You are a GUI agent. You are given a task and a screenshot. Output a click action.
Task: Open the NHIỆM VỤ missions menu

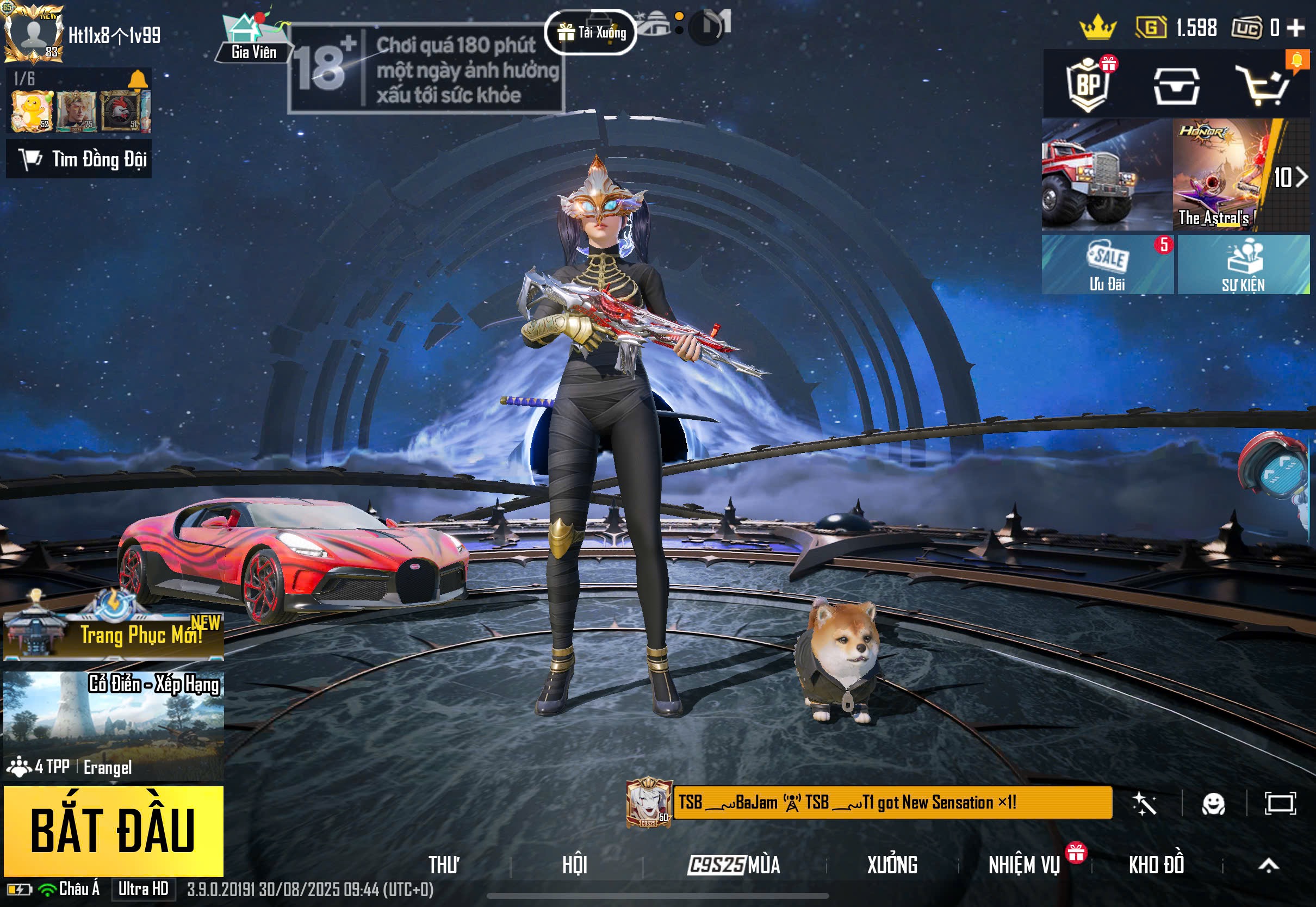(1024, 865)
